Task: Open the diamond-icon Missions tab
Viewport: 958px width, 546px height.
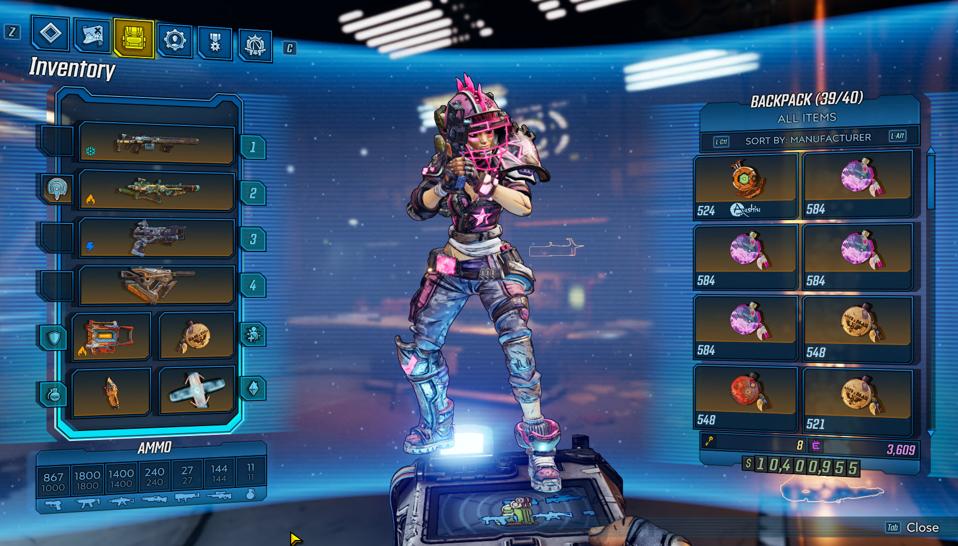Action: click(x=50, y=34)
